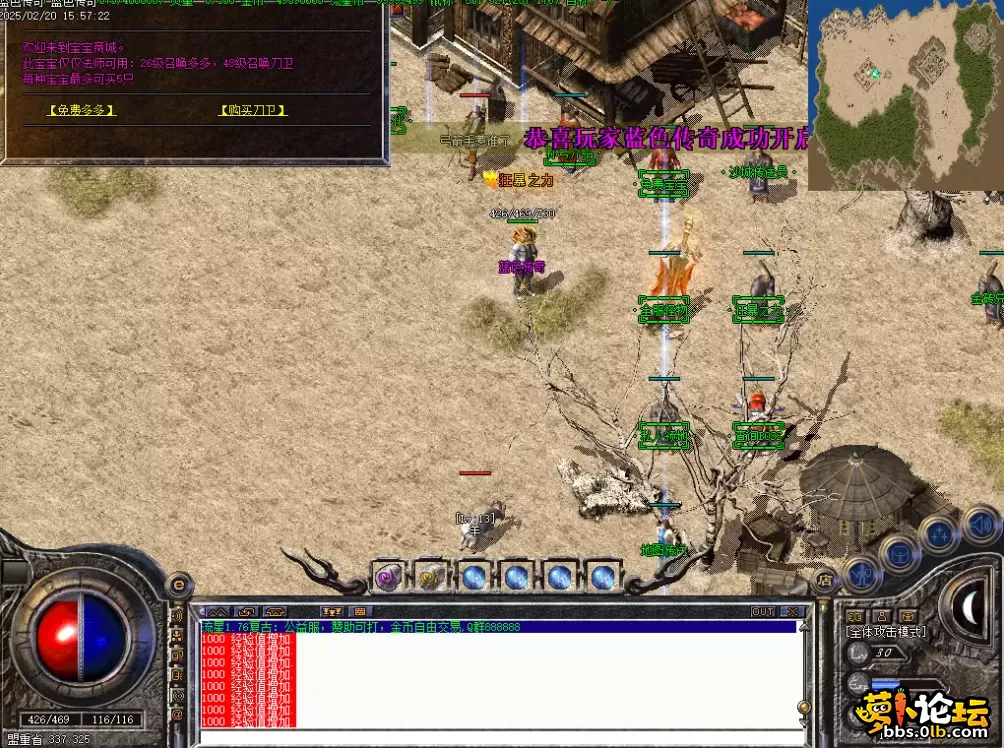Click the round 'e' button above the orb

178,585
